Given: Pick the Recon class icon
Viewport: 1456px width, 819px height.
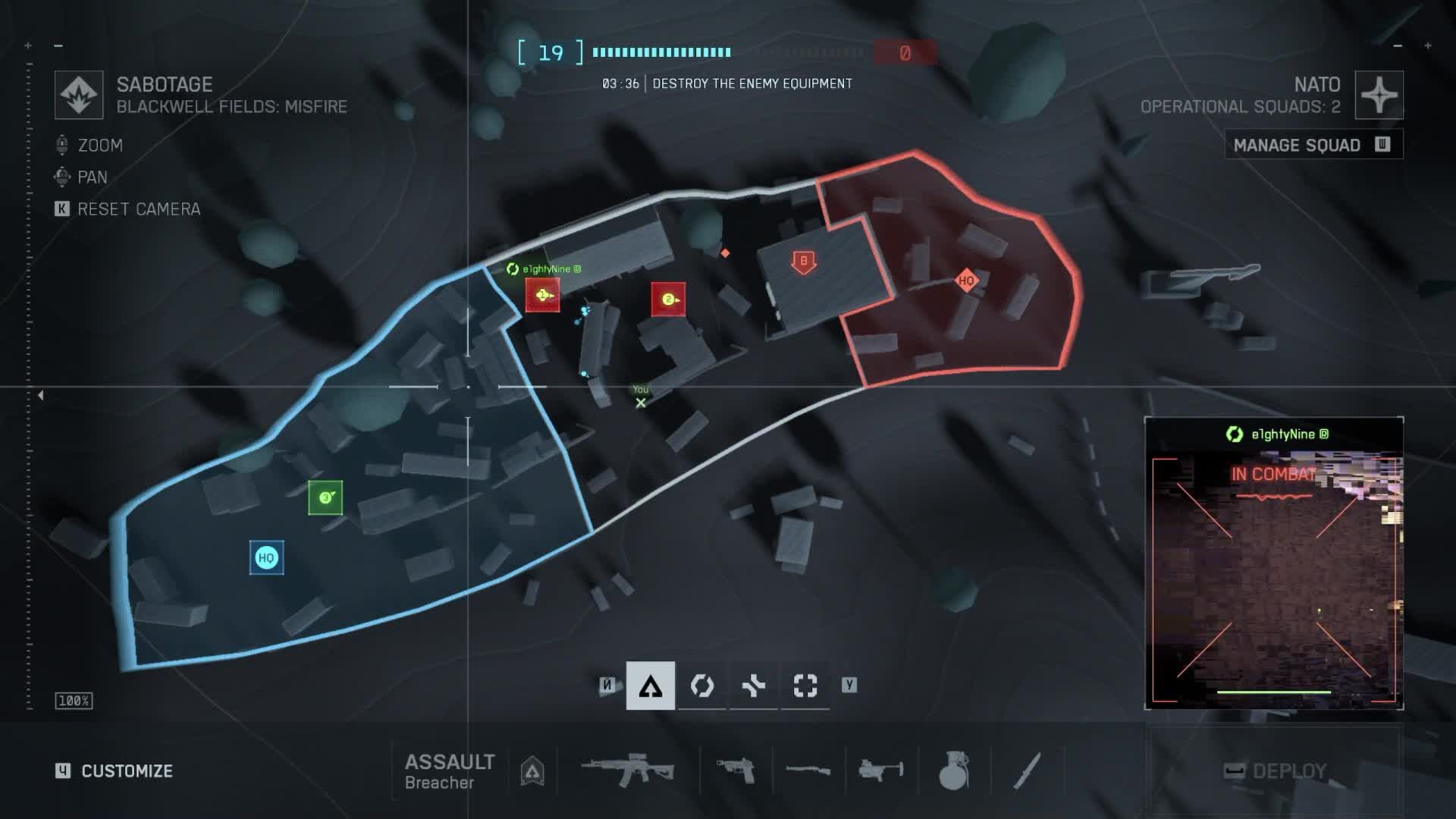Looking at the screenshot, I should pyautogui.click(x=805, y=686).
